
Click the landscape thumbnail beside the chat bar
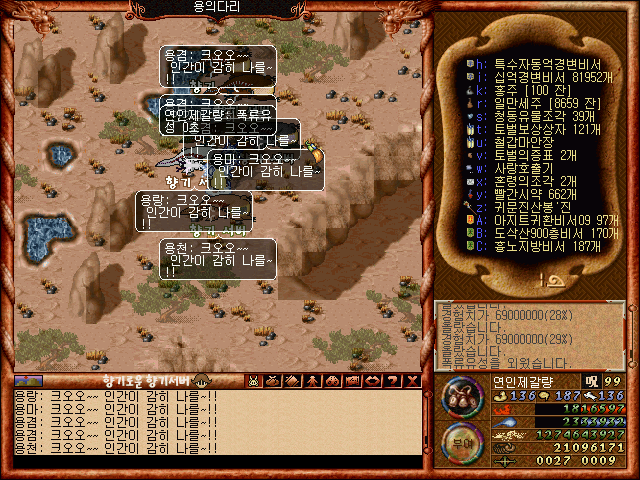click(x=28, y=380)
